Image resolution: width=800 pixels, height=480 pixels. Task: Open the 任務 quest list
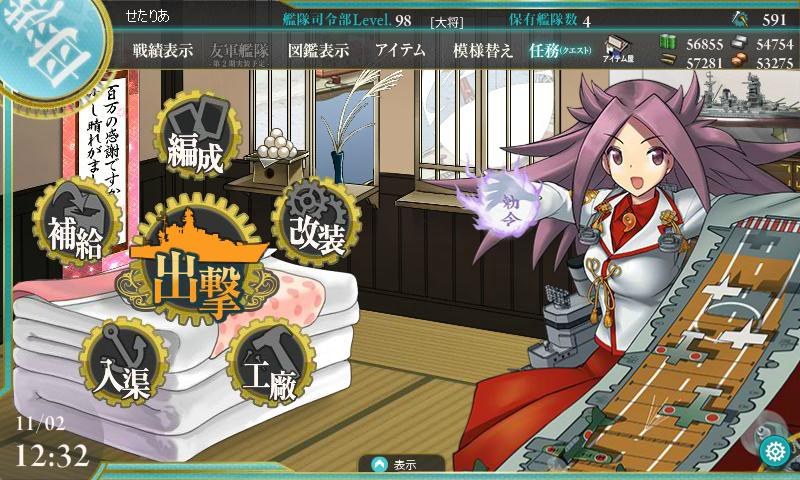[x=560, y=51]
